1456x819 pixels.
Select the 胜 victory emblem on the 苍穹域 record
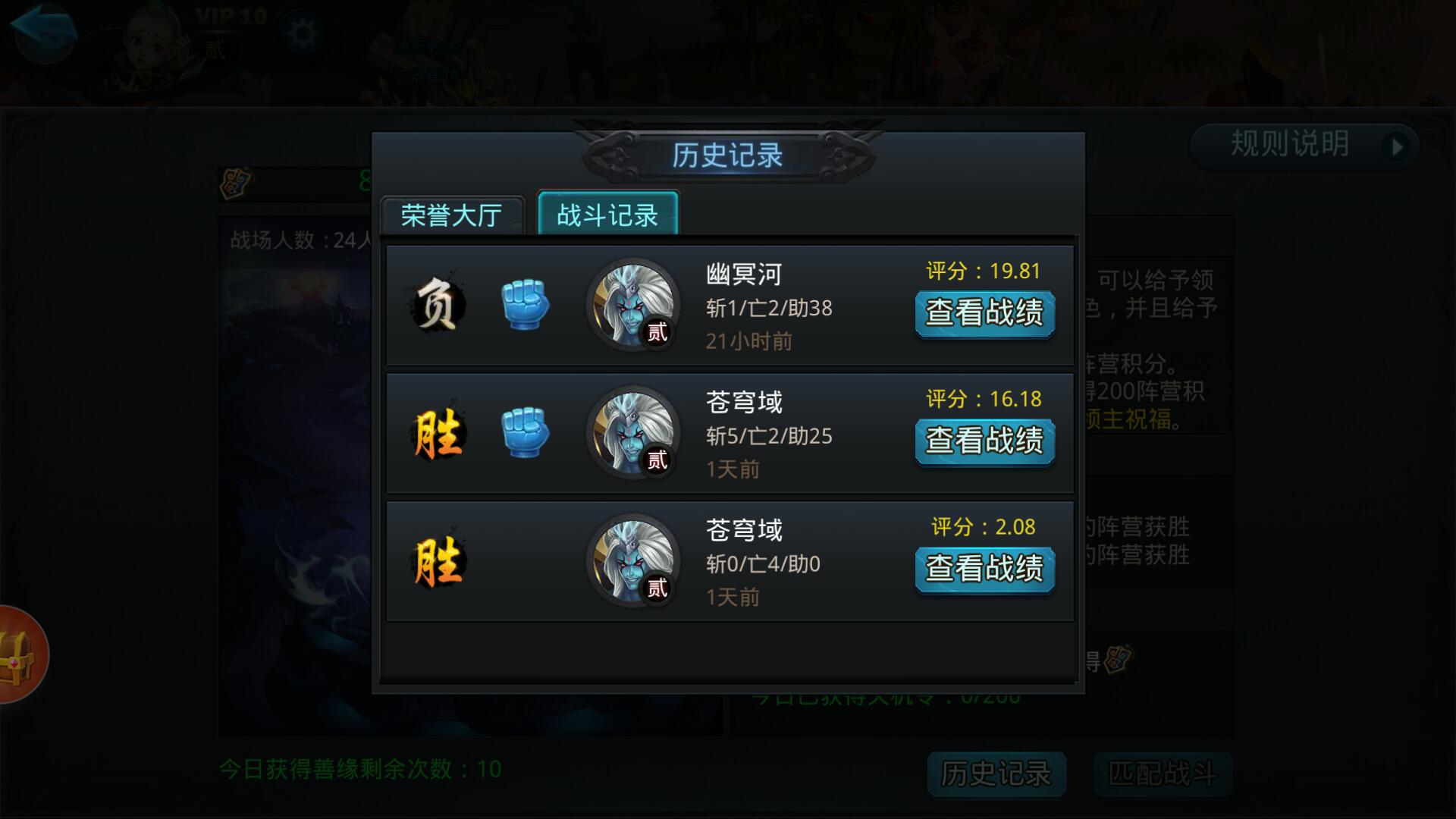438,432
